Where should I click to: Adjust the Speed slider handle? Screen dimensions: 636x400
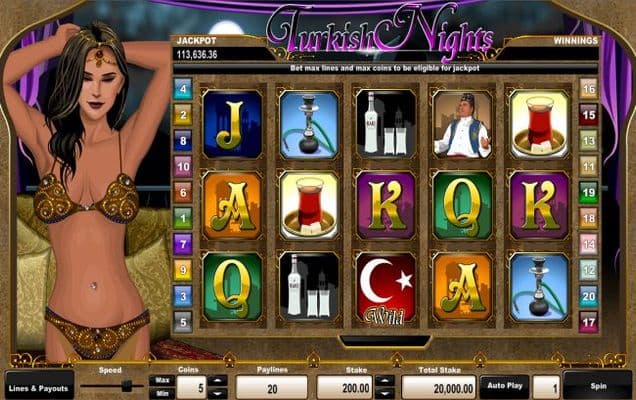[x=127, y=385]
